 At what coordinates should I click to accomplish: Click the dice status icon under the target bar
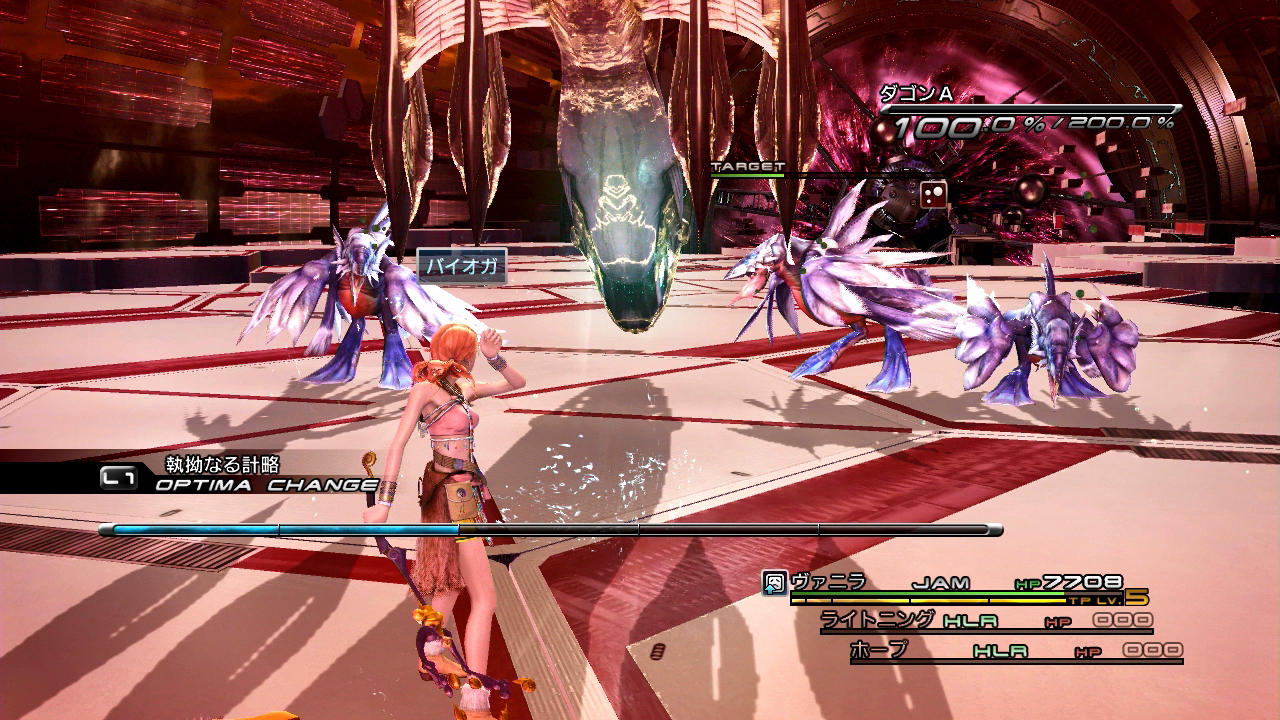(x=933, y=196)
